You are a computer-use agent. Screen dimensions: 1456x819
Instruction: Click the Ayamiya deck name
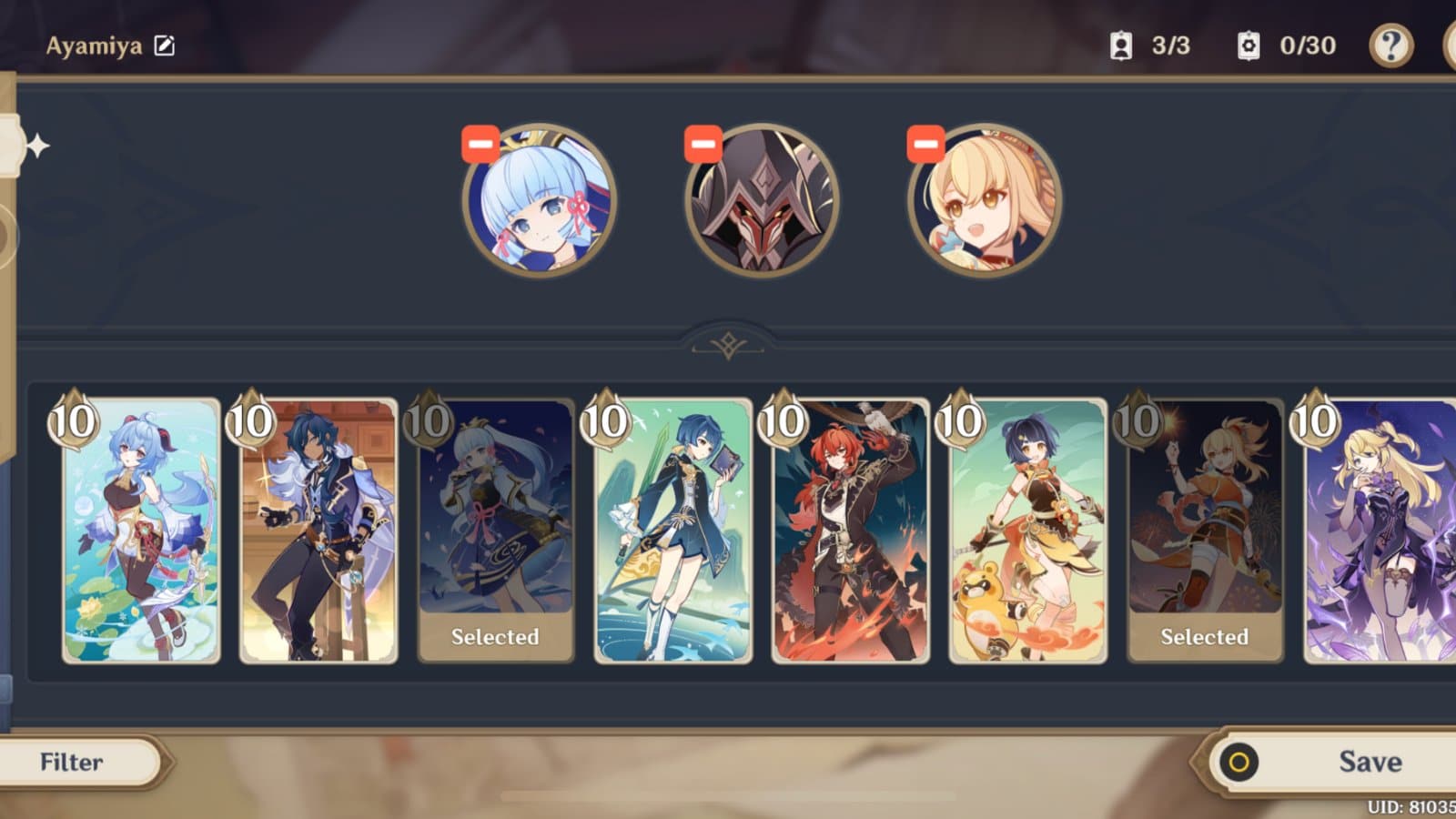91,41
